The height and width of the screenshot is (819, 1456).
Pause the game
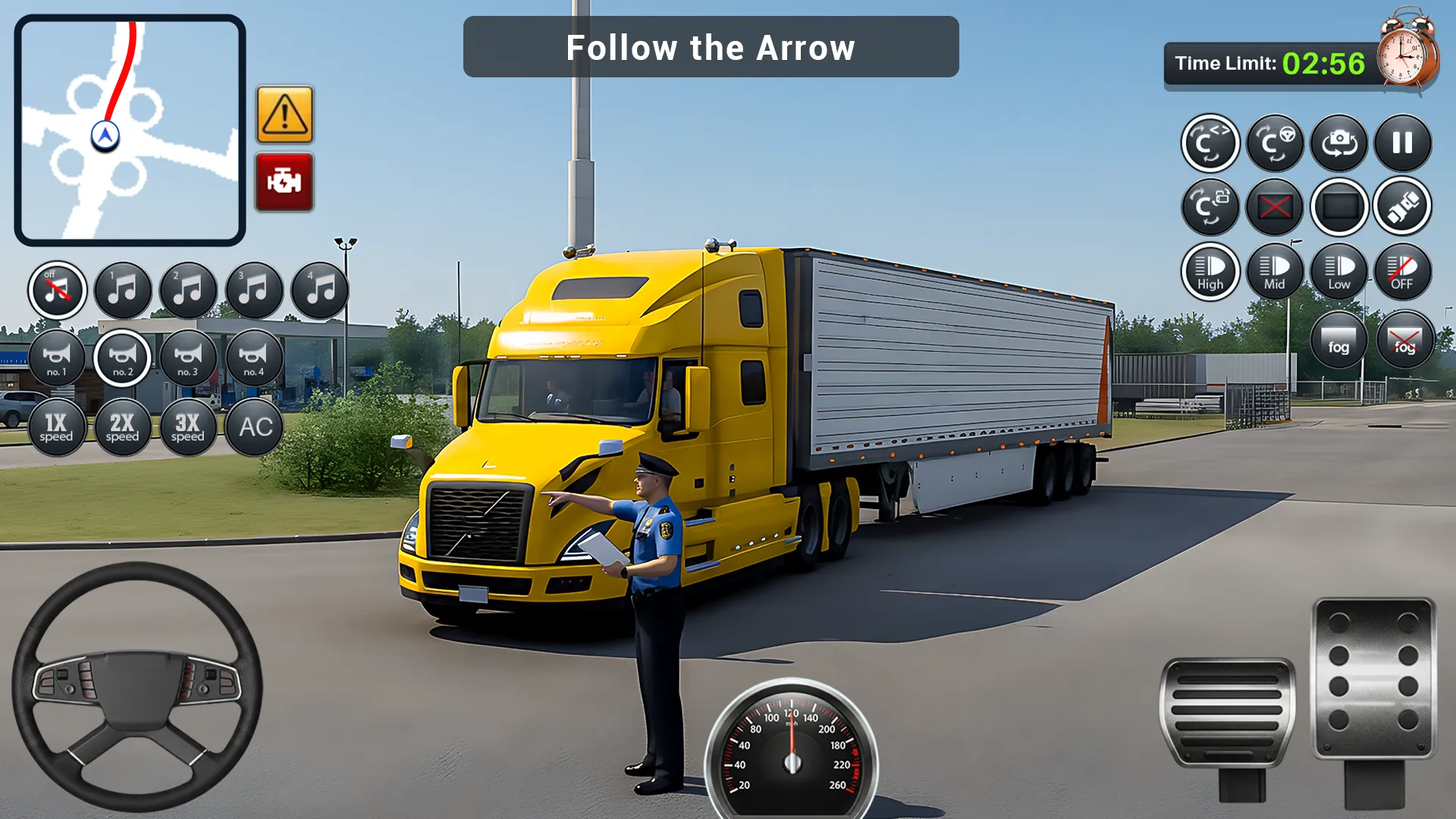point(1403,143)
